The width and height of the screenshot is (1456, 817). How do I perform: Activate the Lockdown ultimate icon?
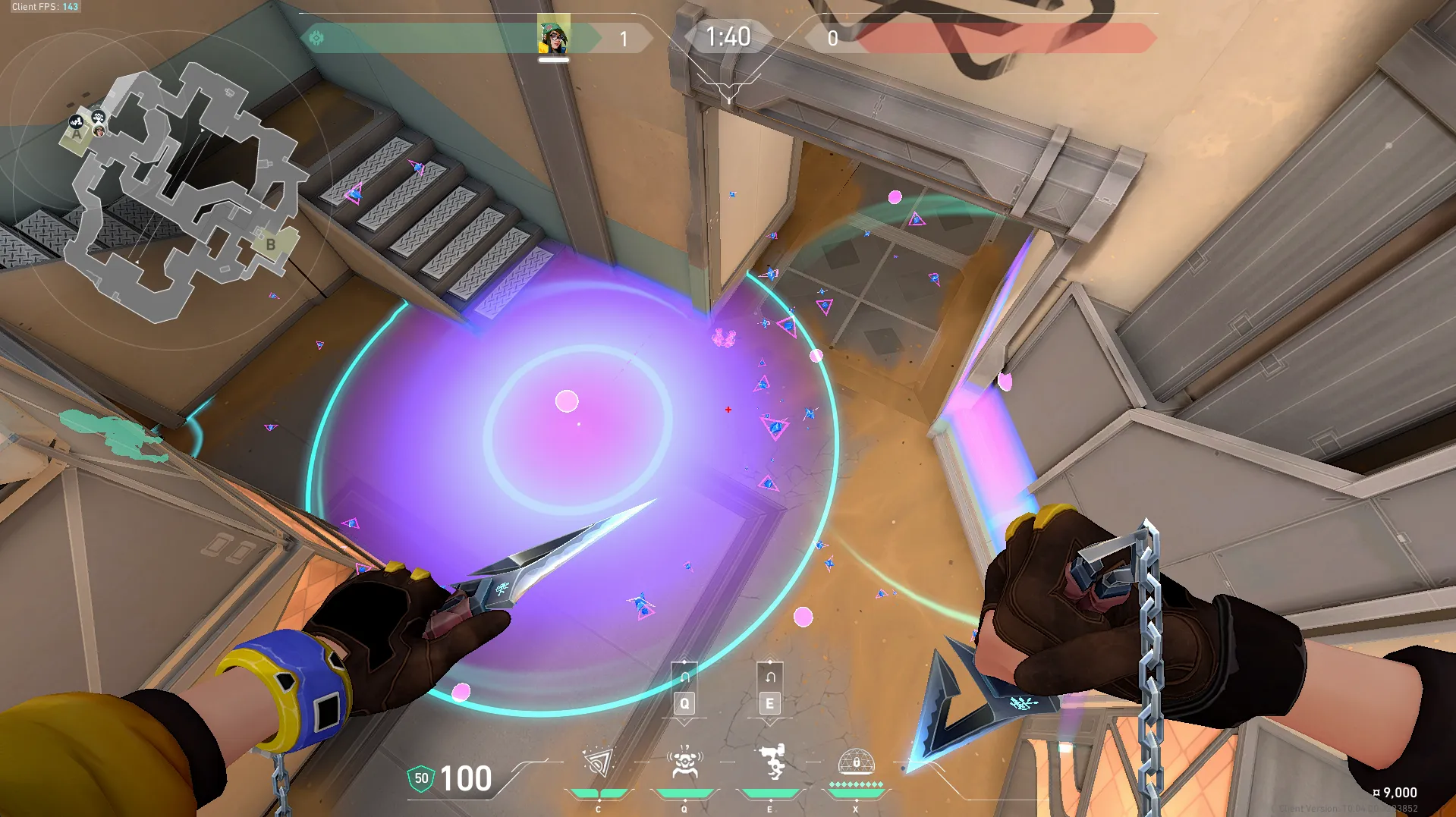tap(856, 762)
